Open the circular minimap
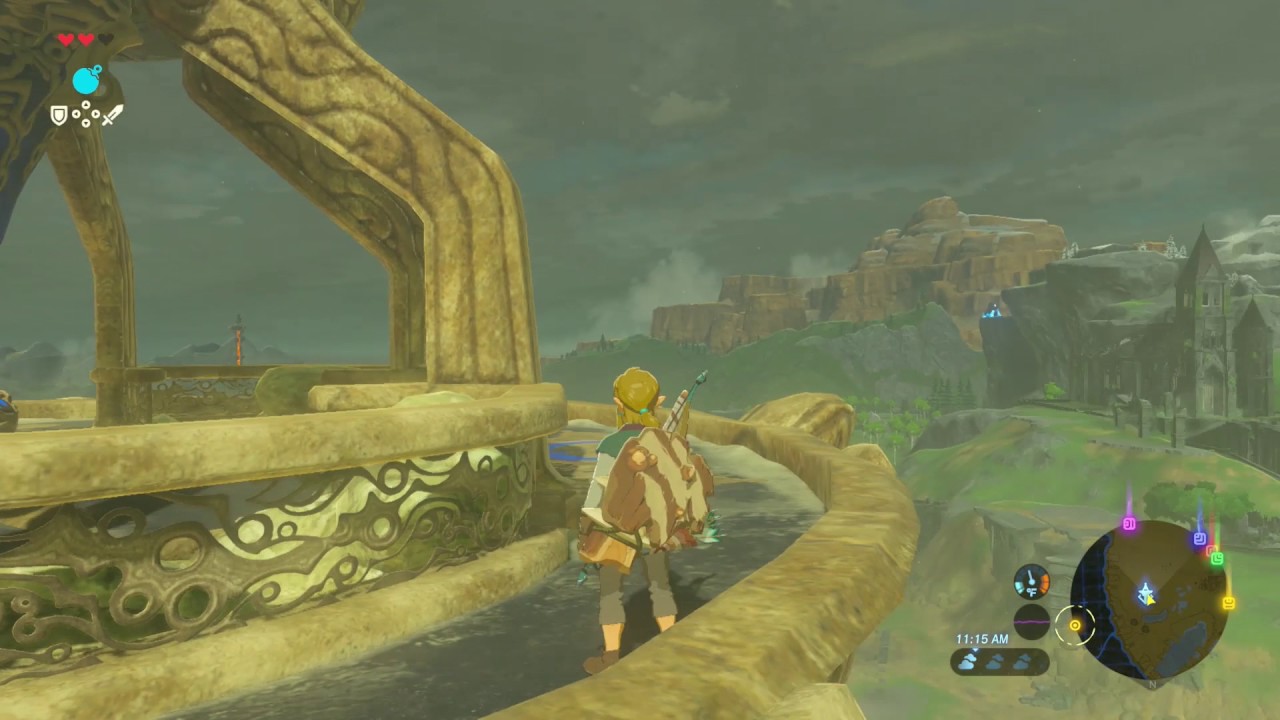 pyautogui.click(x=1149, y=599)
